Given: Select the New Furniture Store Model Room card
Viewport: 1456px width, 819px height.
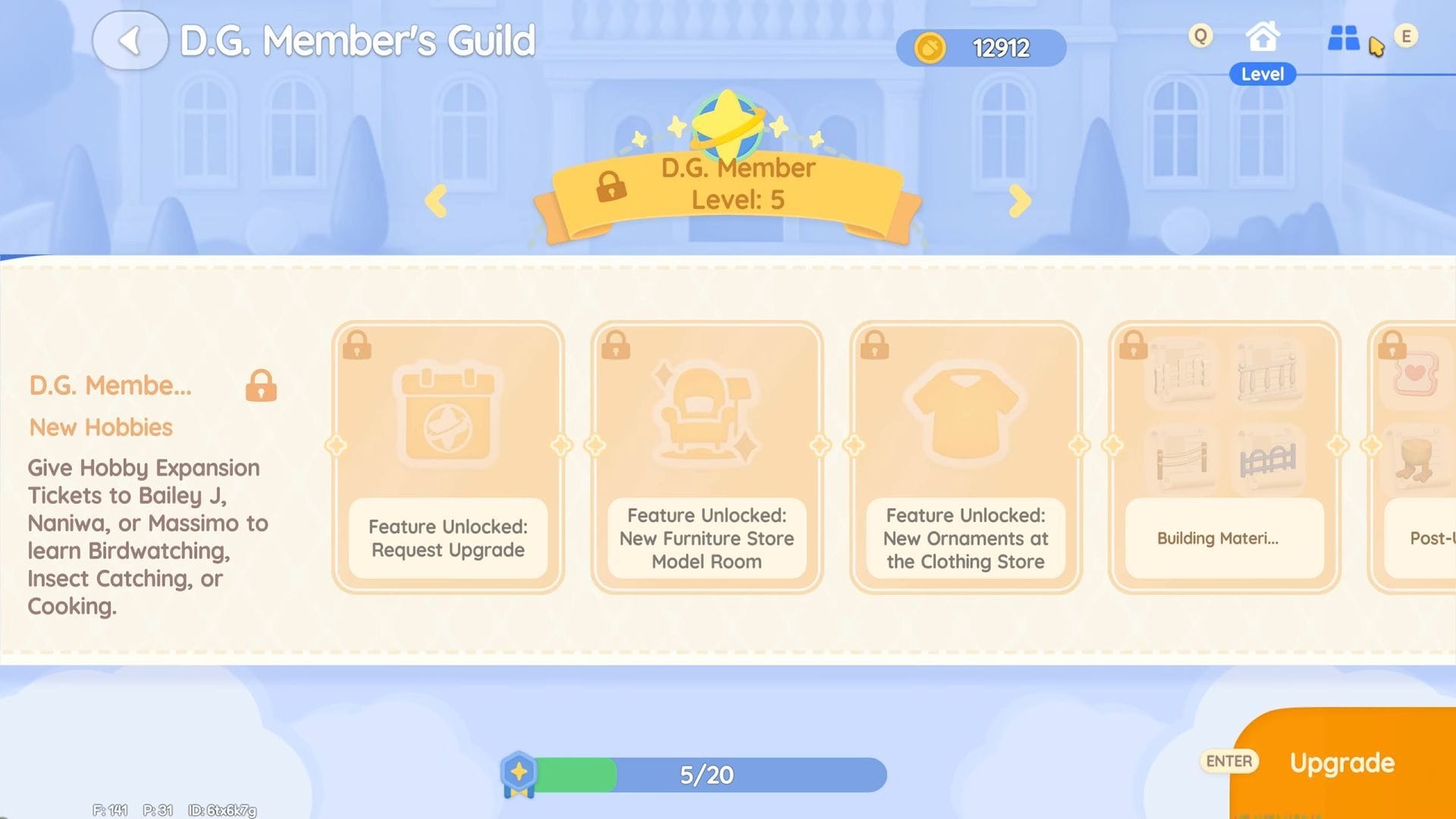Looking at the screenshot, I should pos(707,457).
